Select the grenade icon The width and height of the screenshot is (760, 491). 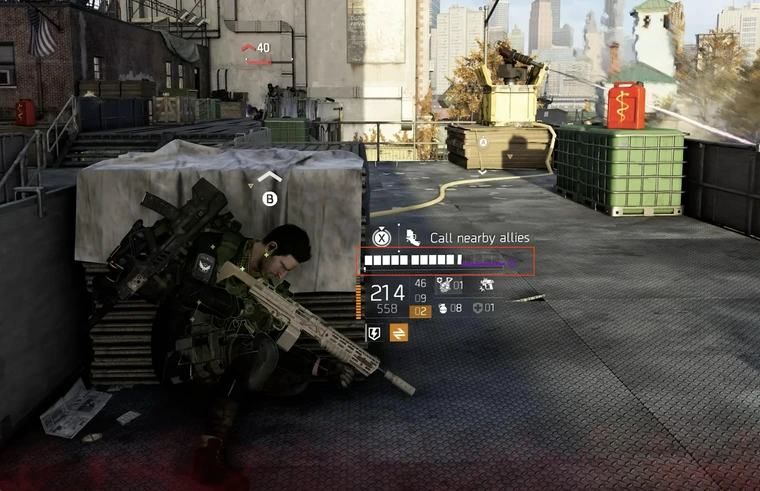coord(443,309)
